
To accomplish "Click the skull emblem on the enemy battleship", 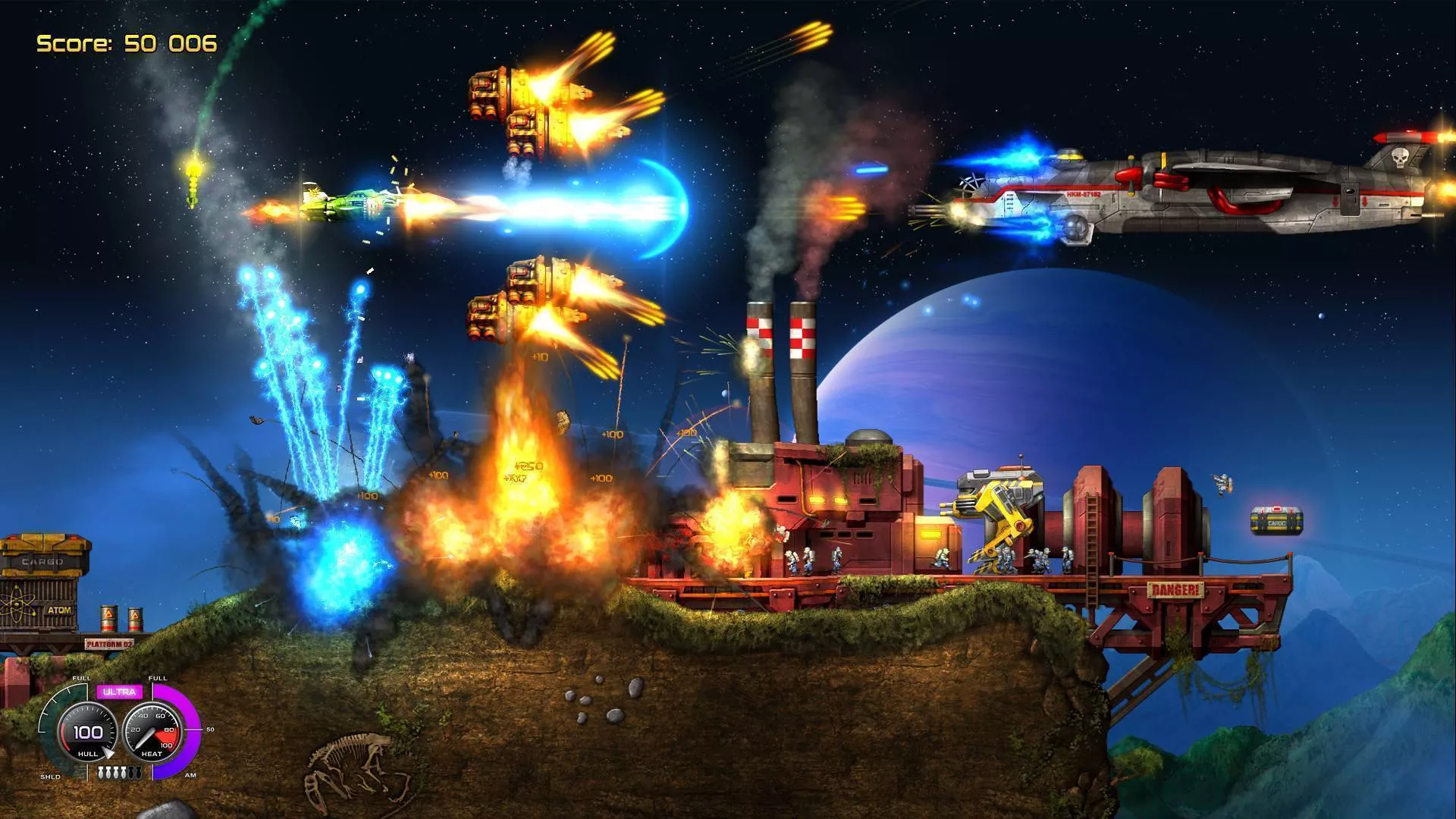I will (1401, 158).
